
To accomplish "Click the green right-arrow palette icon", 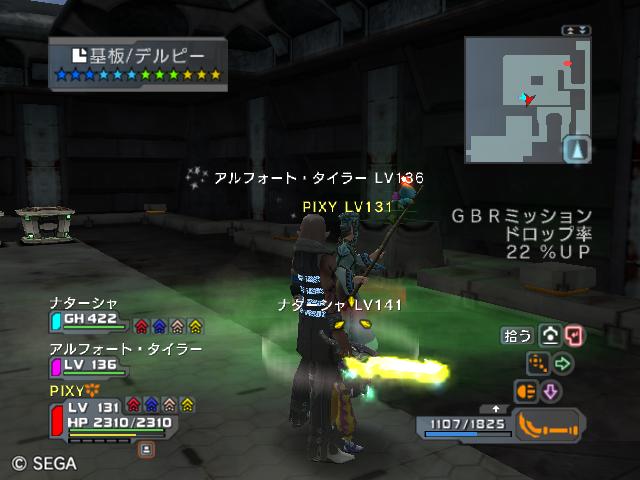I will 563,364.
